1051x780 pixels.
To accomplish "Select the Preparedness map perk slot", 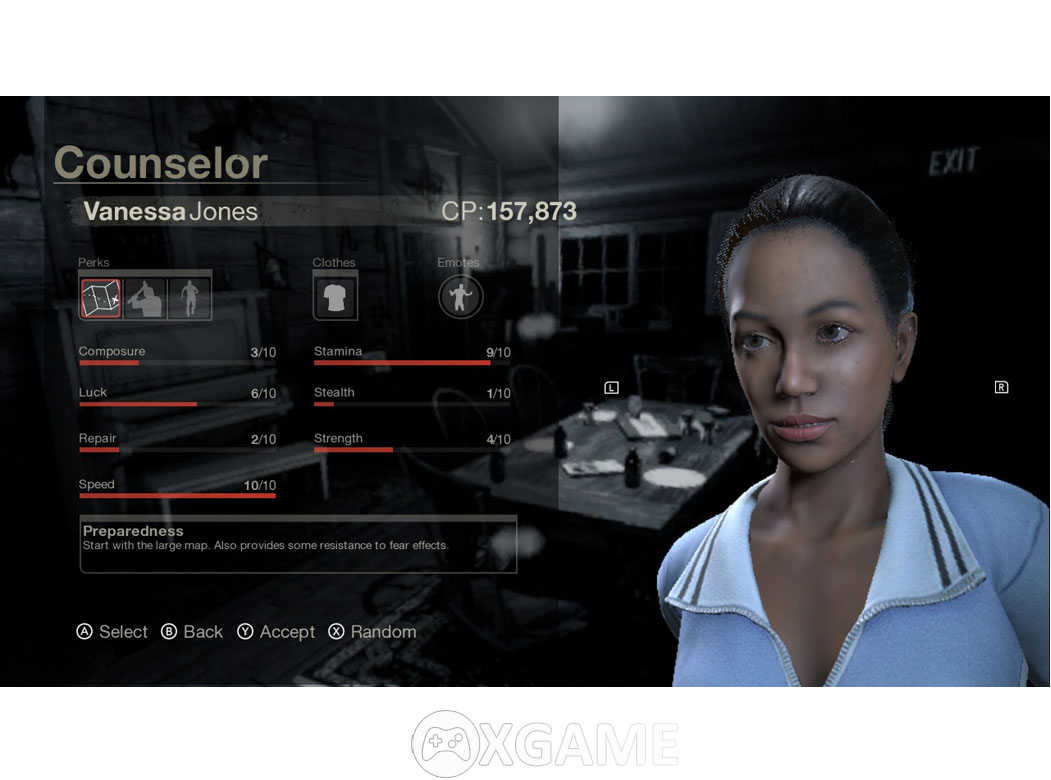I will coord(101,298).
